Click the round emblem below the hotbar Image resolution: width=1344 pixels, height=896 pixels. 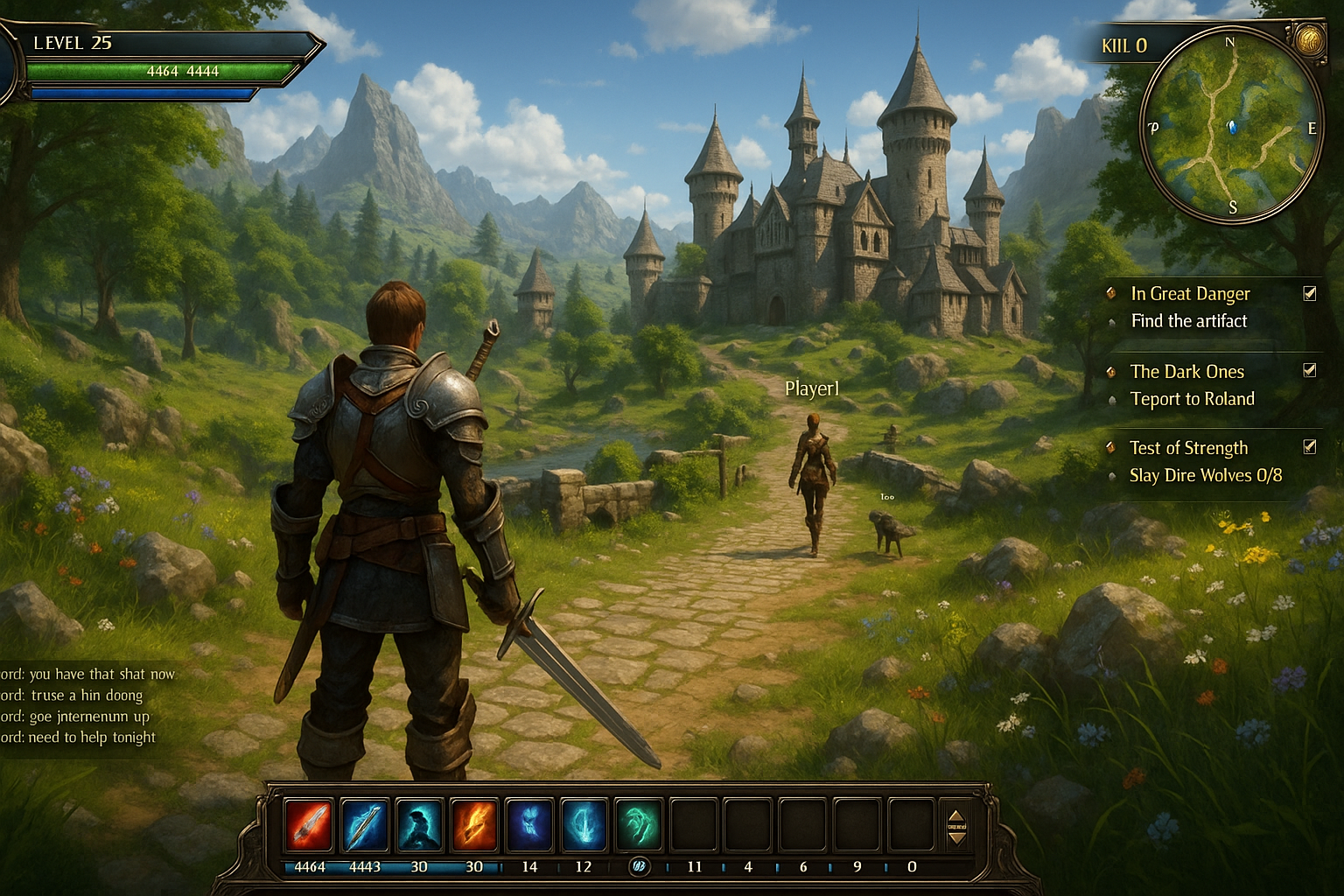click(x=639, y=866)
